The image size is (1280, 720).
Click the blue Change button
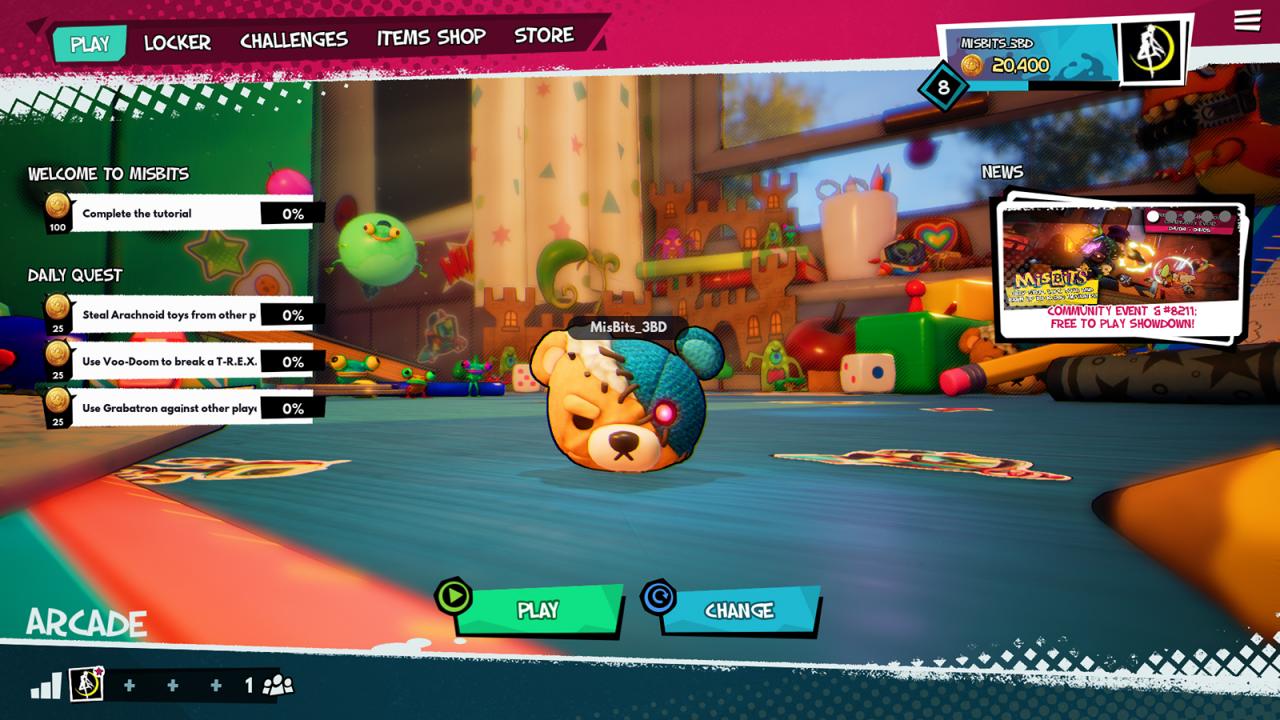point(740,610)
